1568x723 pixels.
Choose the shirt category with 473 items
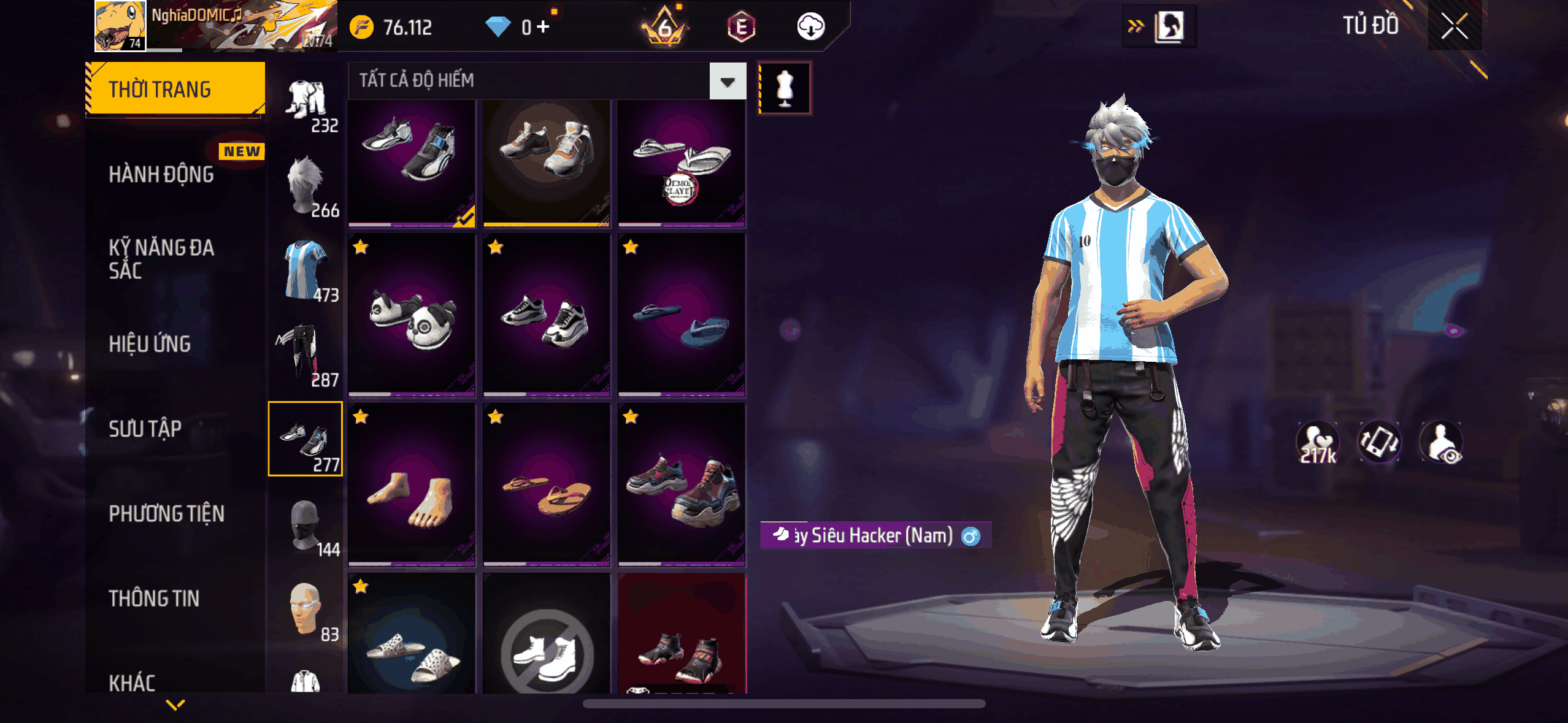tap(306, 271)
